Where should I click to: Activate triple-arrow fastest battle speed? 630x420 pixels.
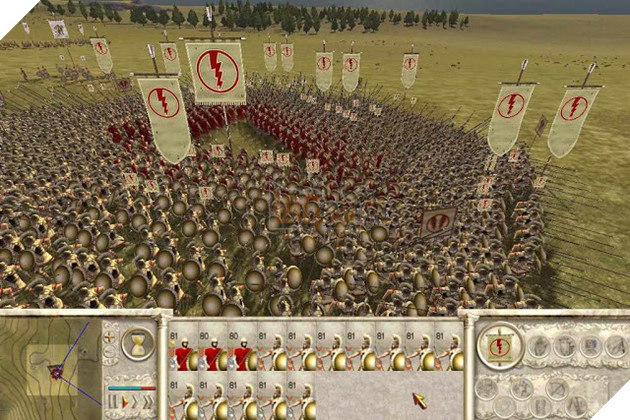click(148, 402)
